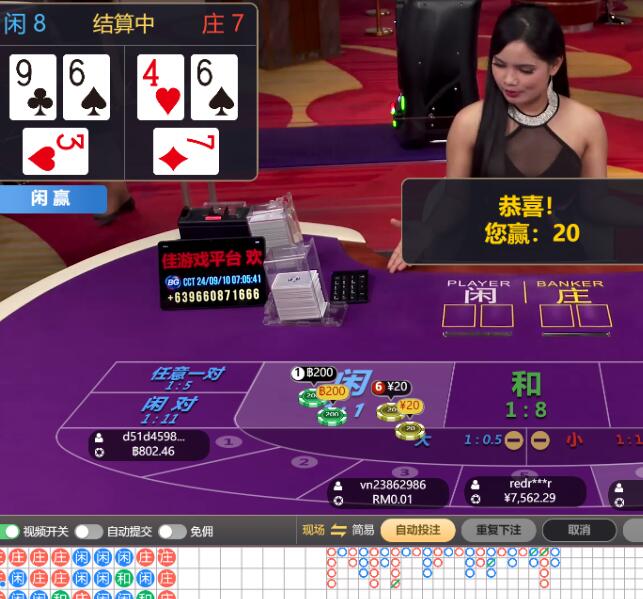Turn on the 免佣 commission-free toggle
Image resolution: width=643 pixels, height=599 pixels.
click(x=171, y=531)
